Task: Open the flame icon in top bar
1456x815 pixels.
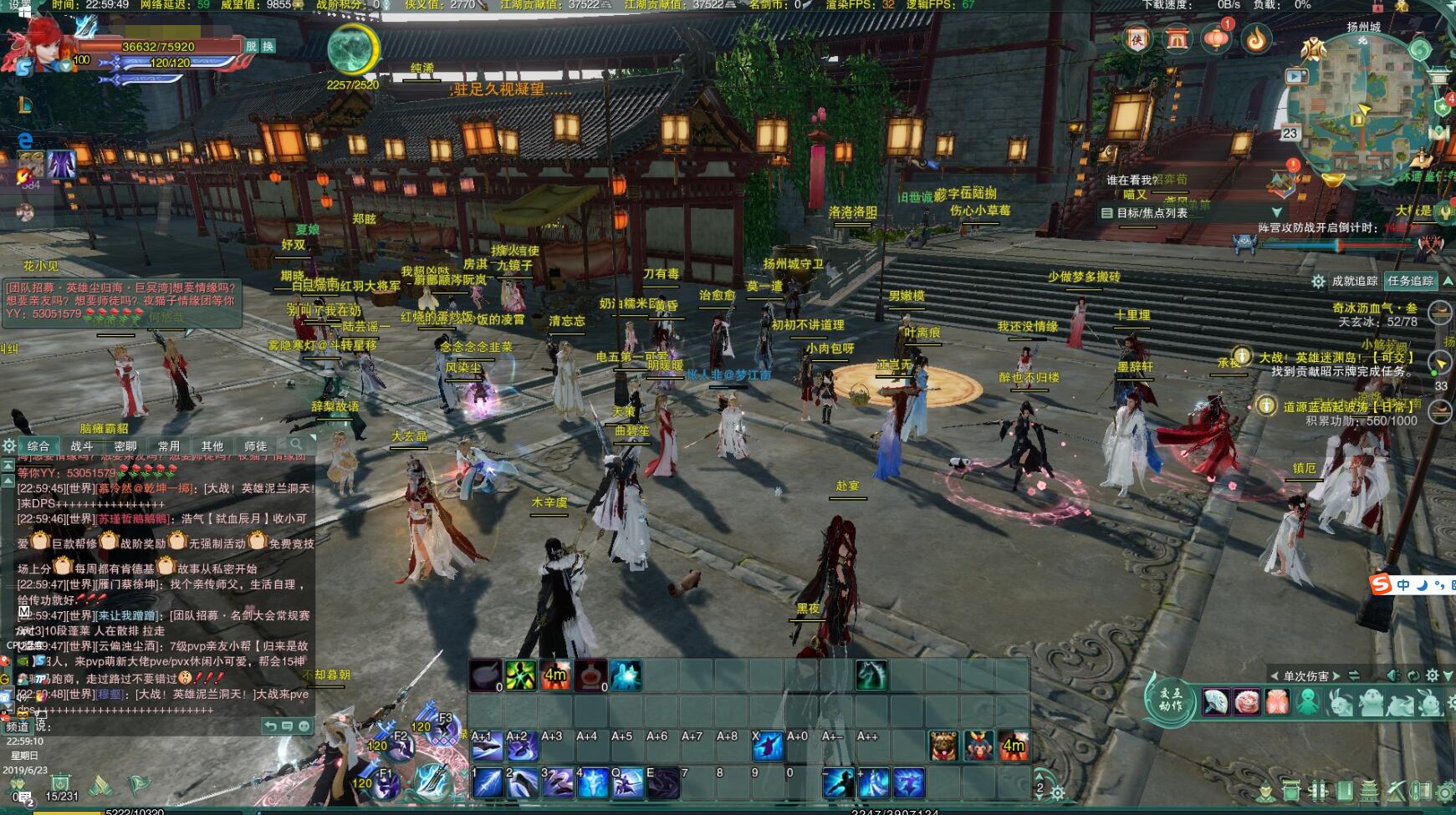Action: click(1256, 38)
